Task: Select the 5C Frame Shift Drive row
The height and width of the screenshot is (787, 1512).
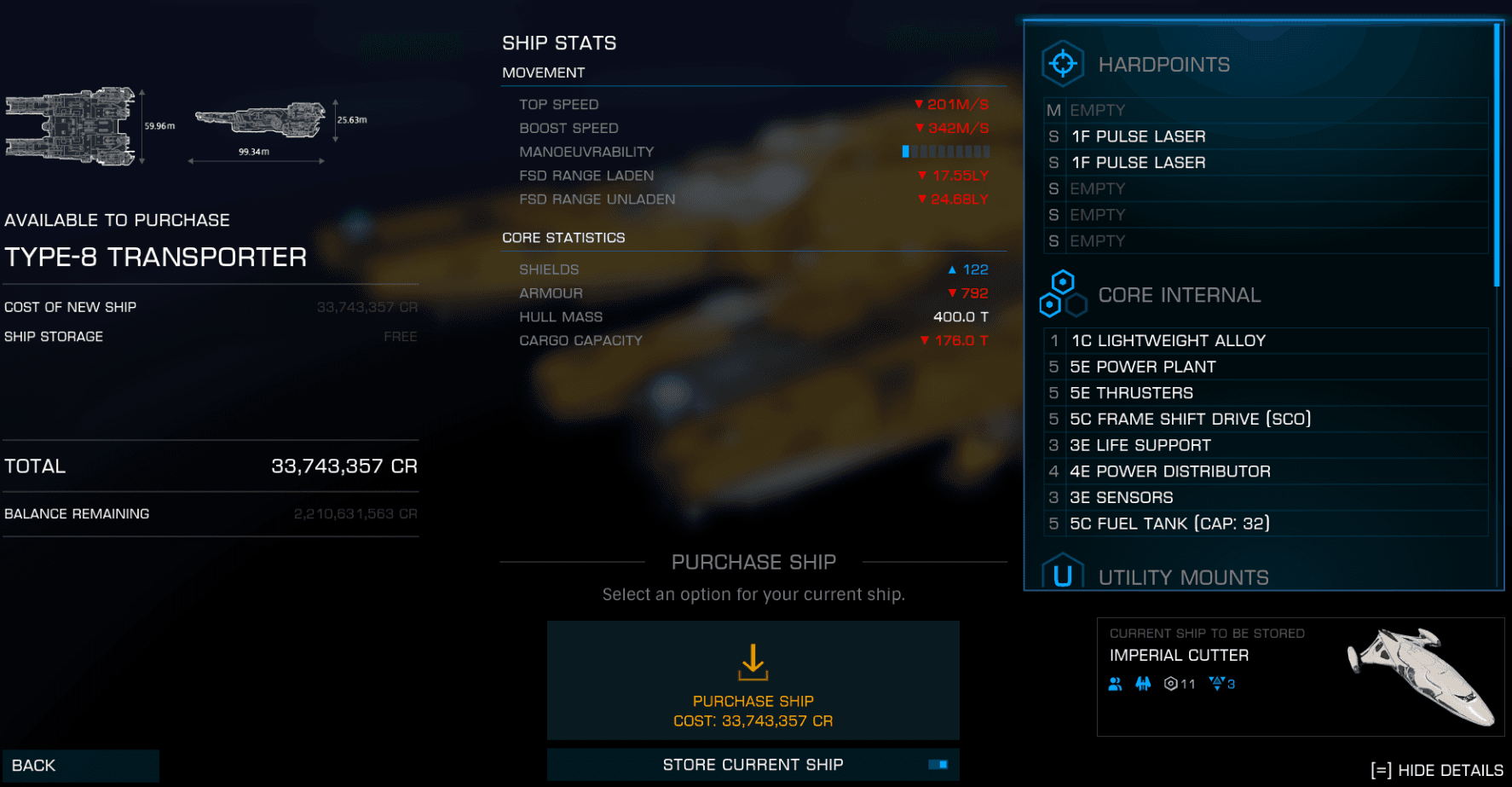Action: 1266,419
